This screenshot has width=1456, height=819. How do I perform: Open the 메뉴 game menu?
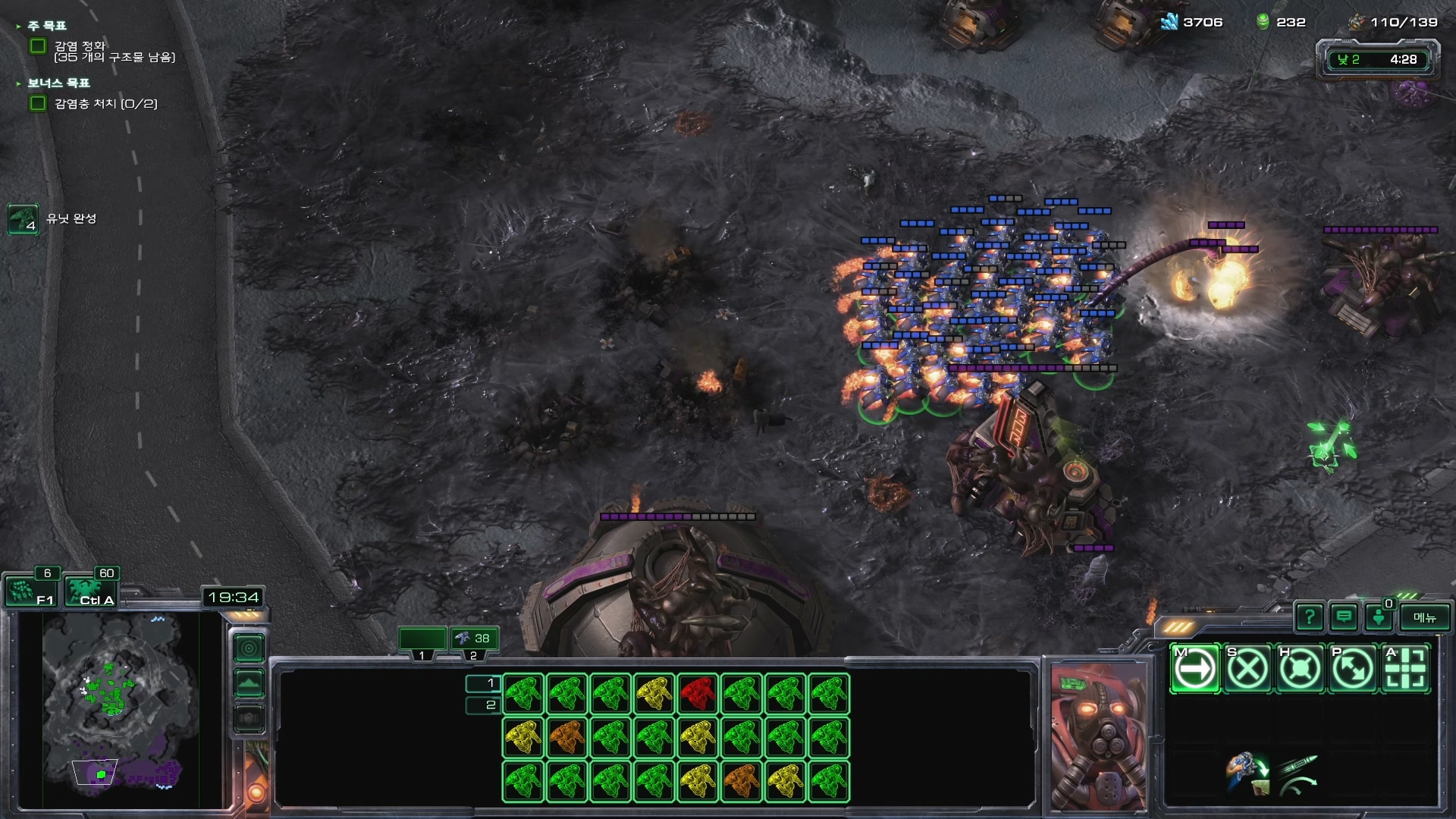pyautogui.click(x=1425, y=617)
